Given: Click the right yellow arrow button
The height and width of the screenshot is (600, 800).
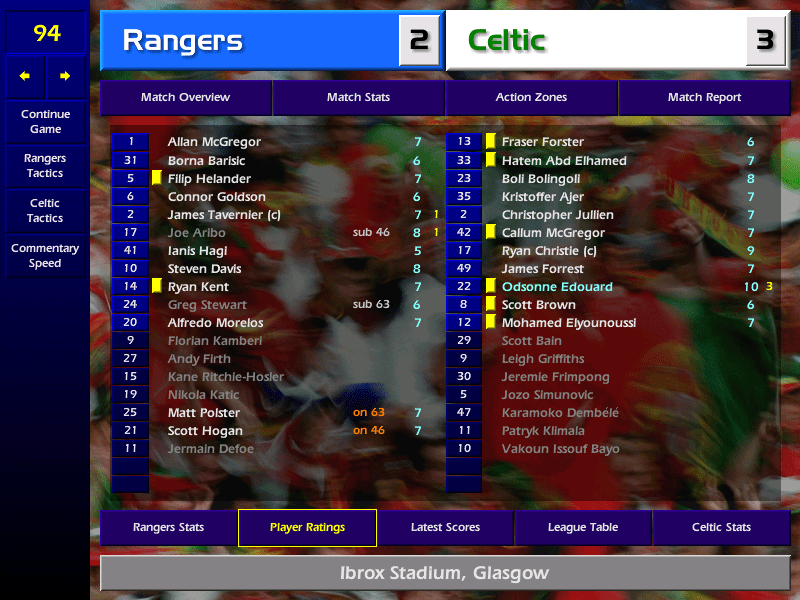Looking at the screenshot, I should 66,76.
